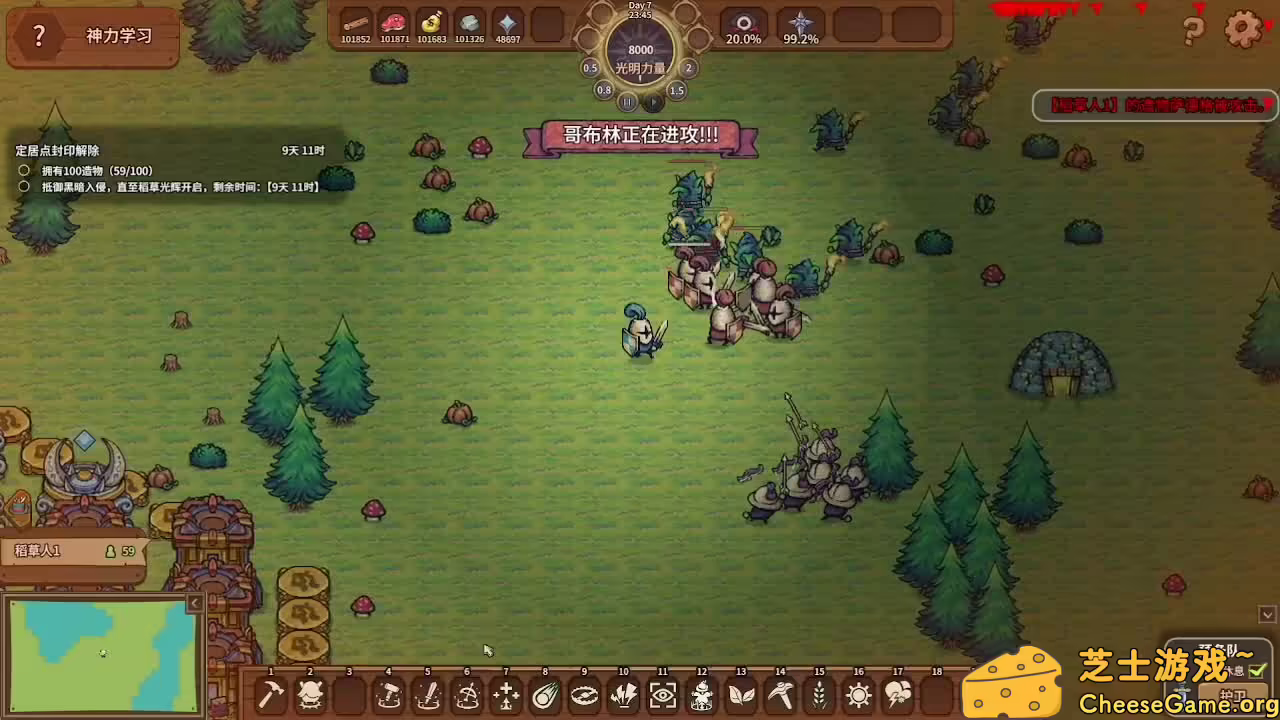Select the wheat skill in slot 15
Viewport: 1280px width, 720px height.
817,695
